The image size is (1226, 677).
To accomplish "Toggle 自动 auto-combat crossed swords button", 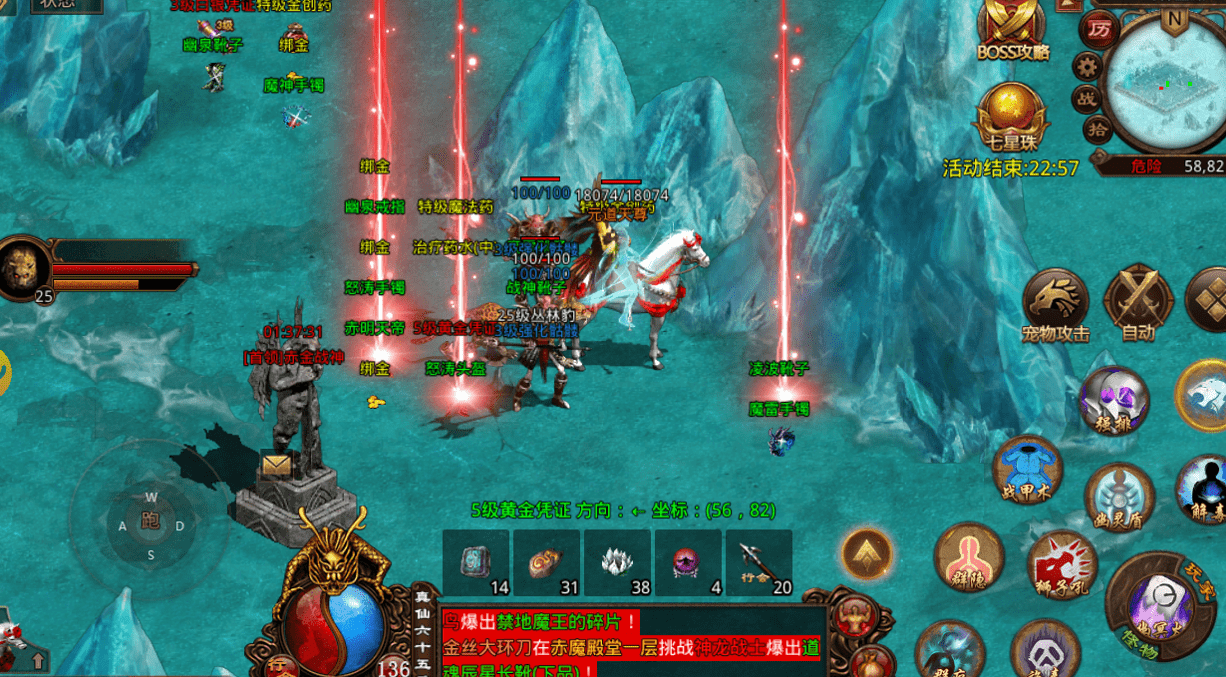I will tap(1138, 299).
